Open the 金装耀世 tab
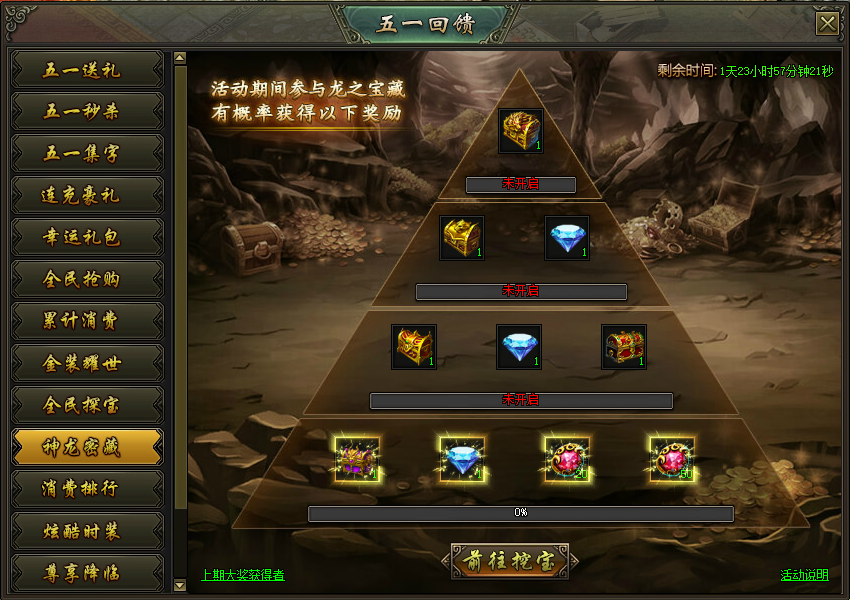The height and width of the screenshot is (600, 850). [87, 363]
